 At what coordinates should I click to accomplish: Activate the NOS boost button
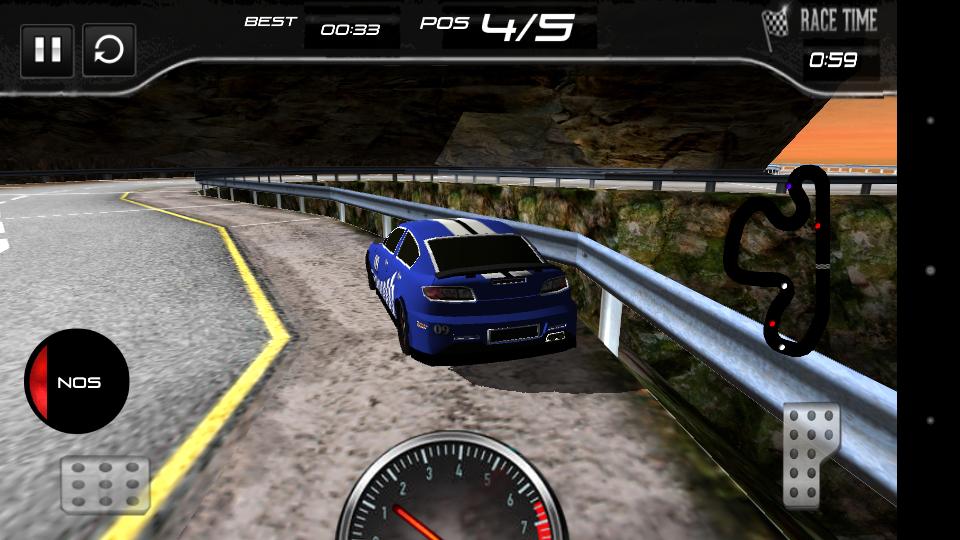click(77, 382)
